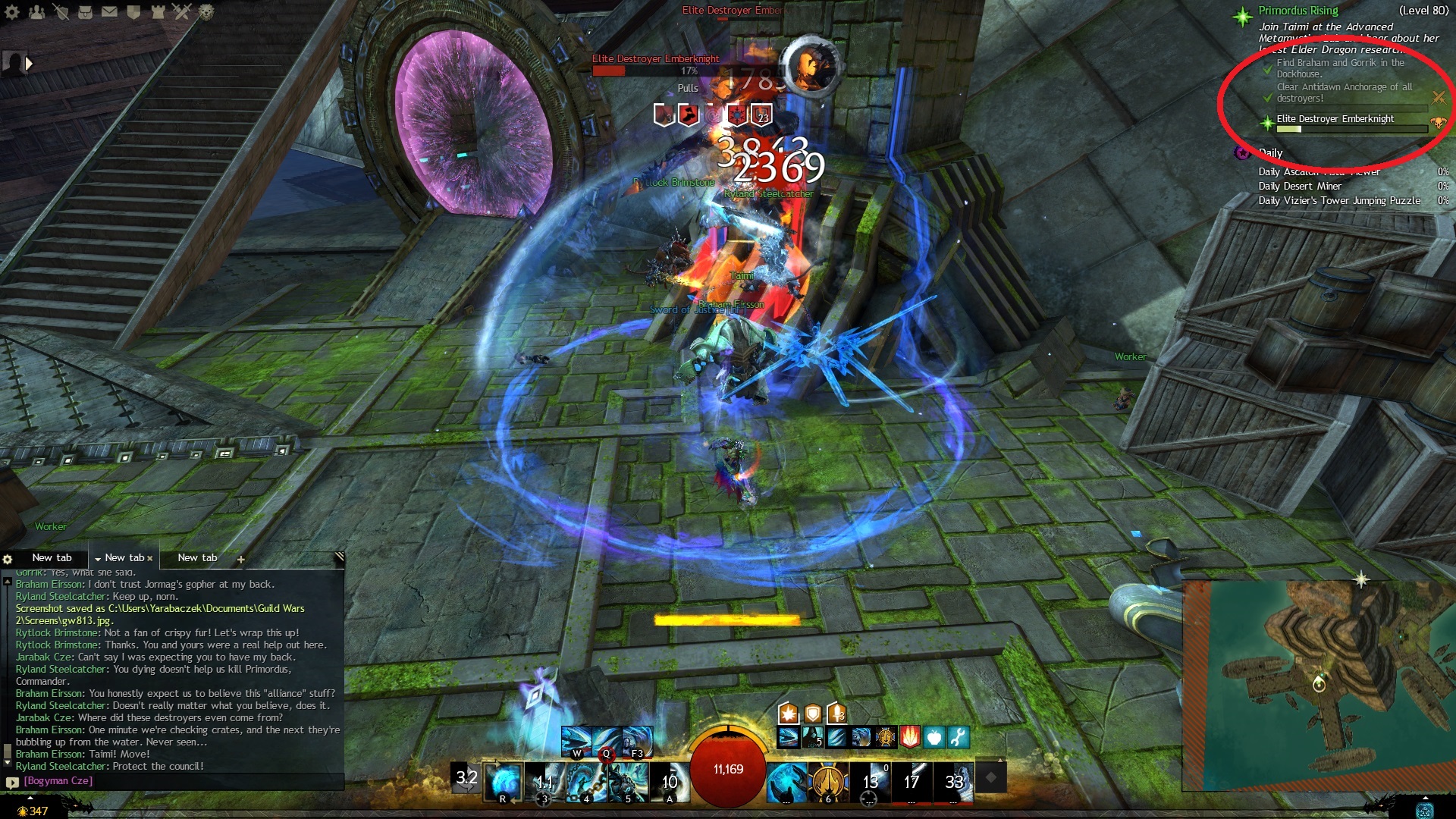Open the inventory bag icon
The image size is (1456, 819).
[x=86, y=11]
